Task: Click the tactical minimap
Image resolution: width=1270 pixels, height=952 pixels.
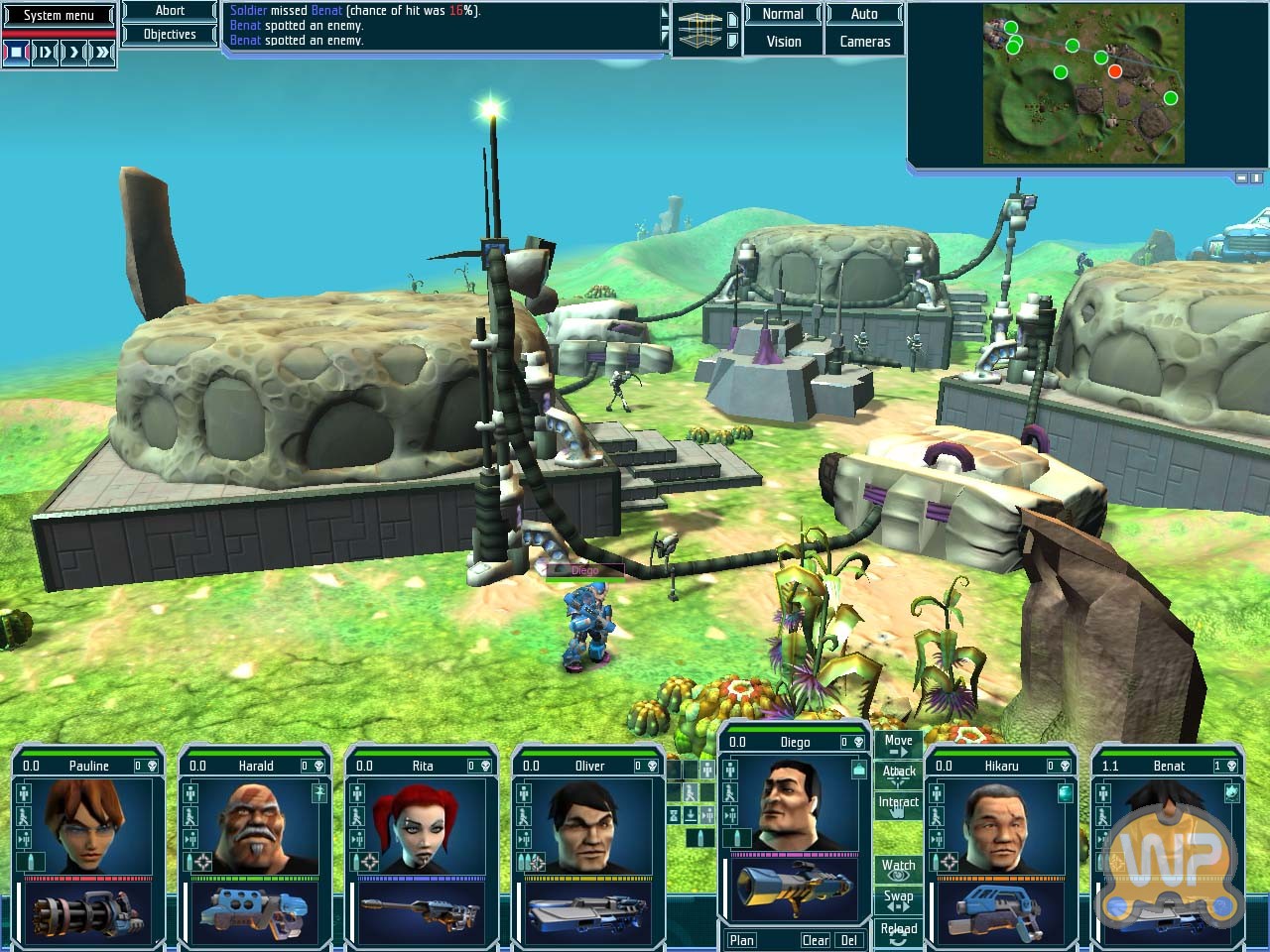Action: point(1083,84)
